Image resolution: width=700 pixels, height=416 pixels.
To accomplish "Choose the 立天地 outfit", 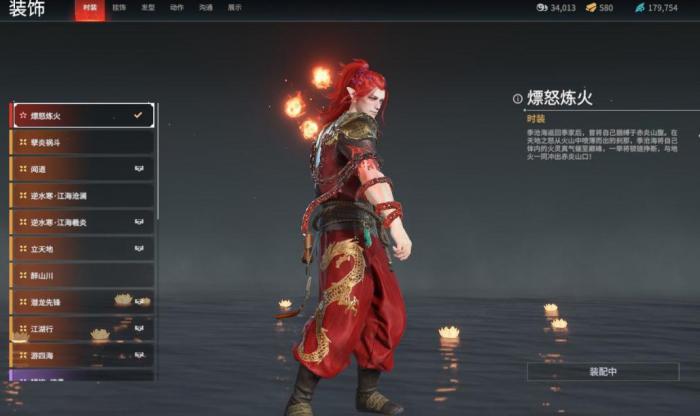I will 82,248.
